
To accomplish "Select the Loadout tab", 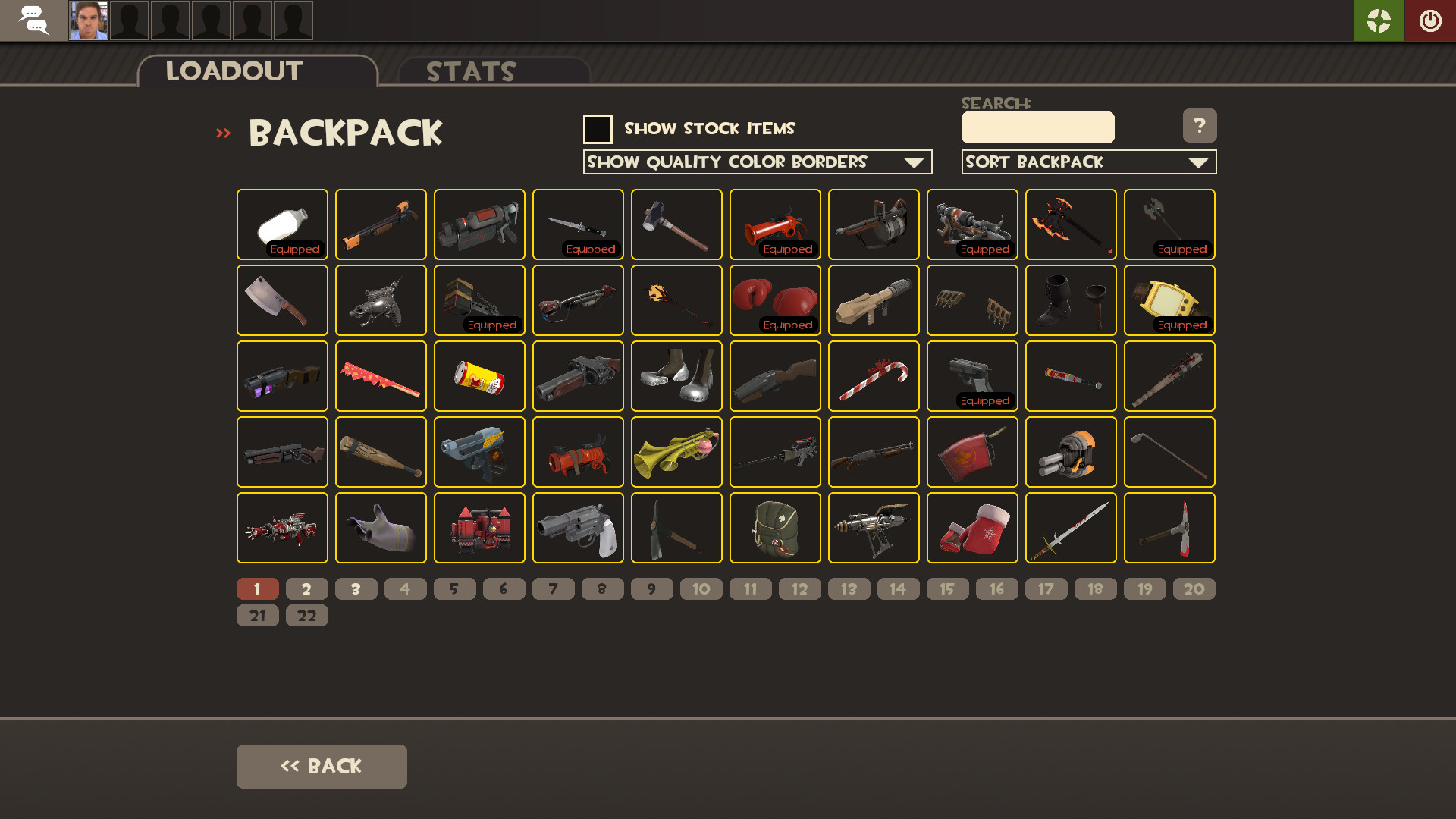I will pos(231,71).
